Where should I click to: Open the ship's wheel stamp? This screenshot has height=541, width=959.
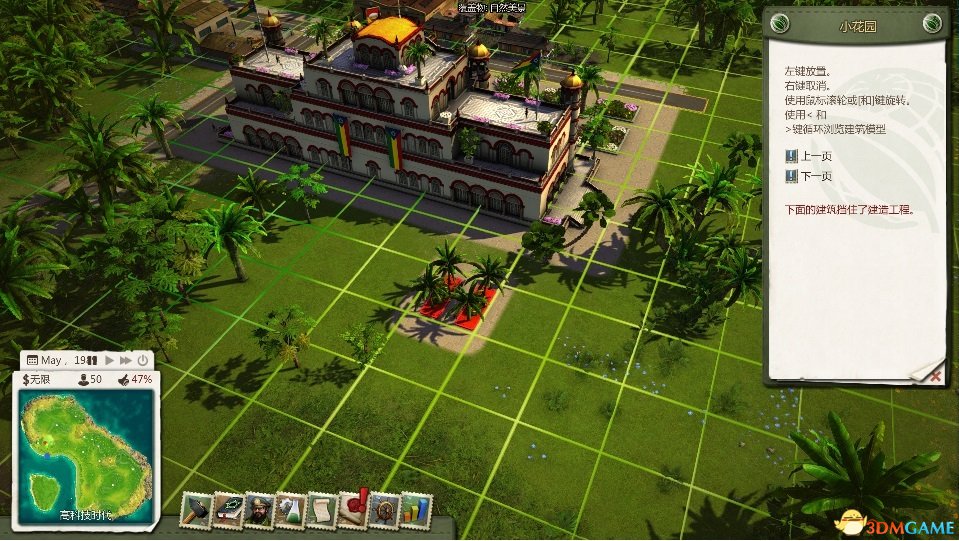tap(383, 510)
